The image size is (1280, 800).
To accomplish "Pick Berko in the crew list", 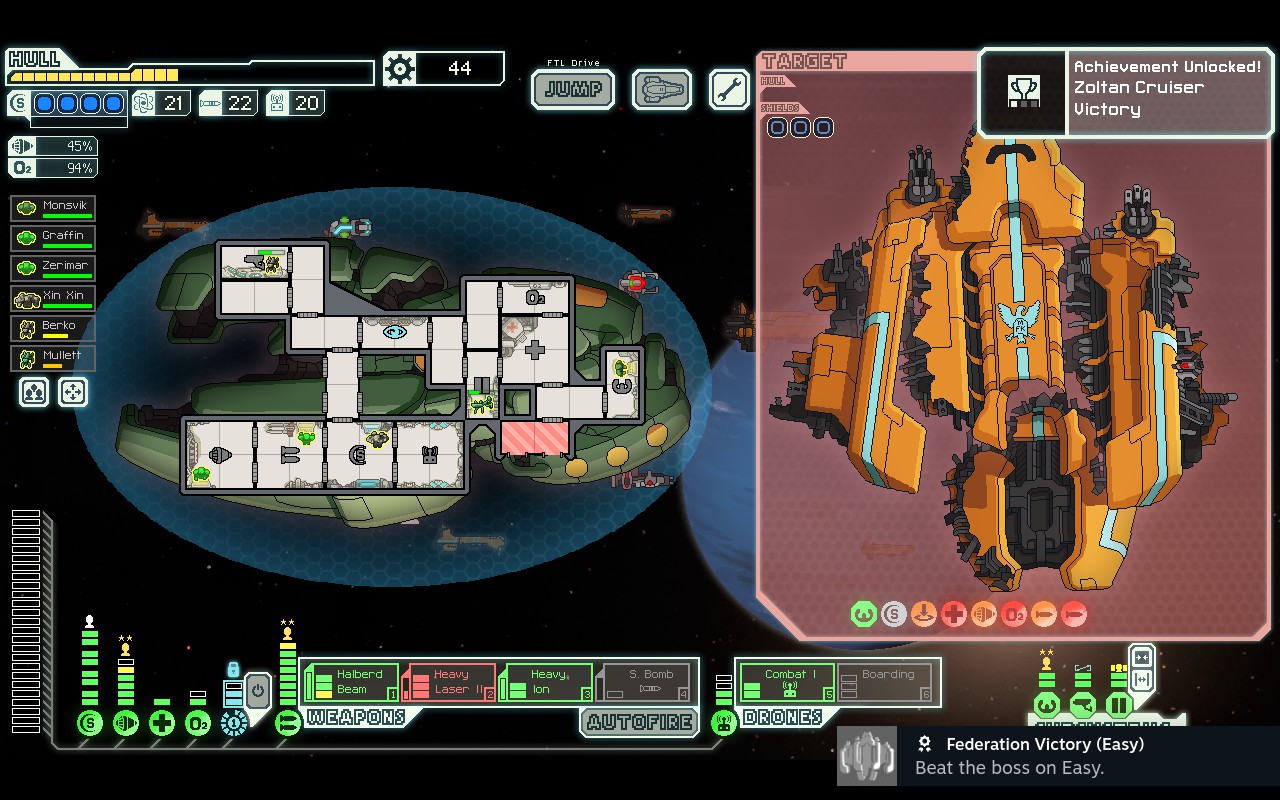I will pyautogui.click(x=54, y=328).
